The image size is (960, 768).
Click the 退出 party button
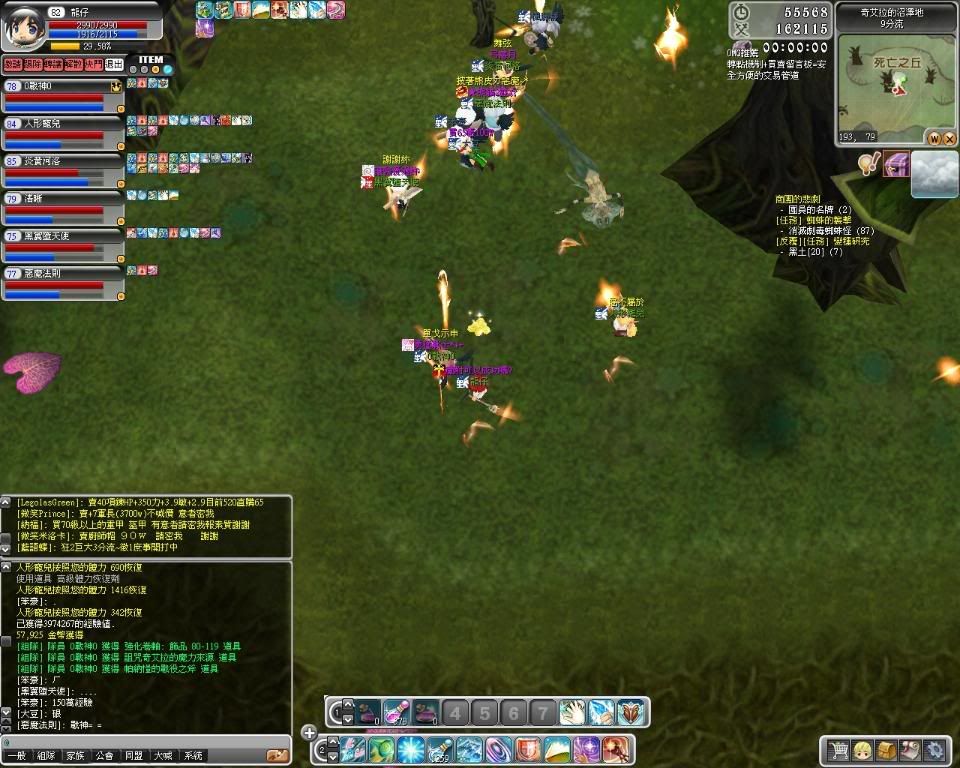pyautogui.click(x=114, y=65)
